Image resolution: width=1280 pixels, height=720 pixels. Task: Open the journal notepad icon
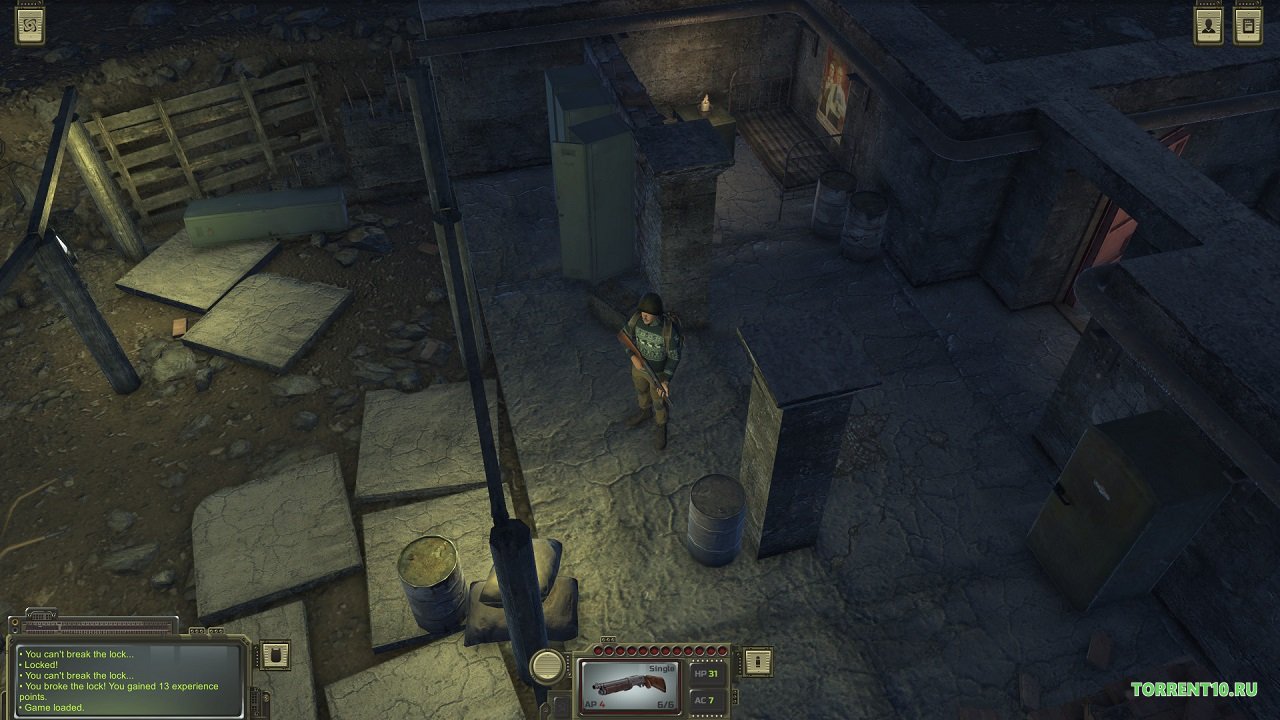(1248, 26)
